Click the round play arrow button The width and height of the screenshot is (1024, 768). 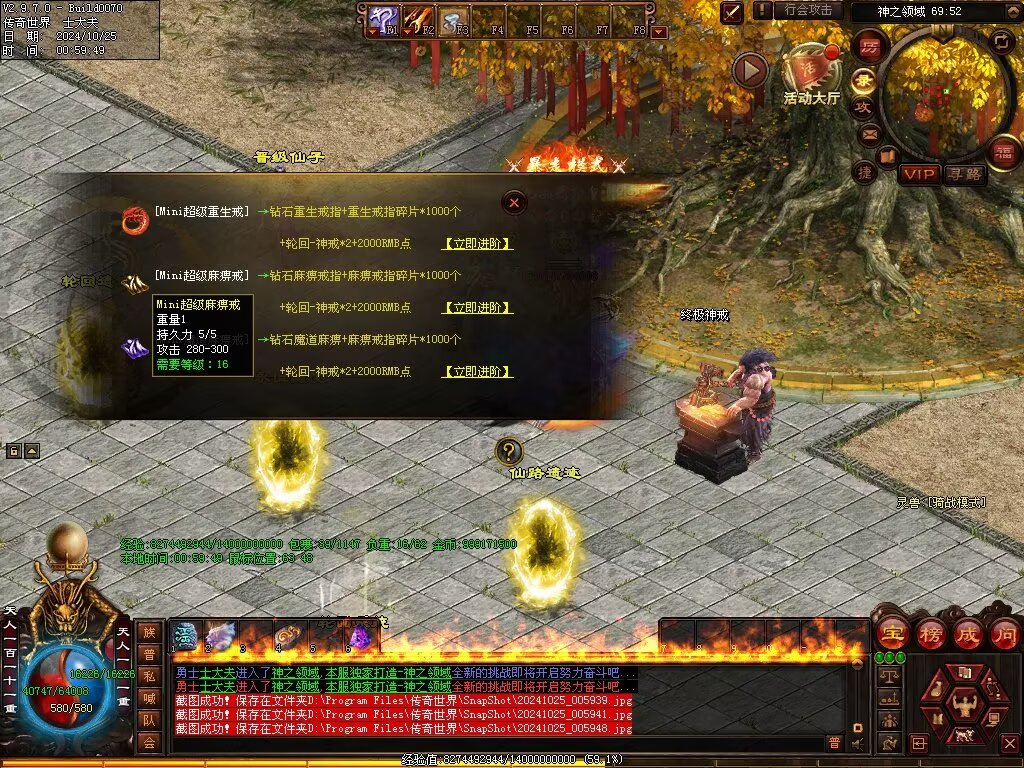click(750, 70)
